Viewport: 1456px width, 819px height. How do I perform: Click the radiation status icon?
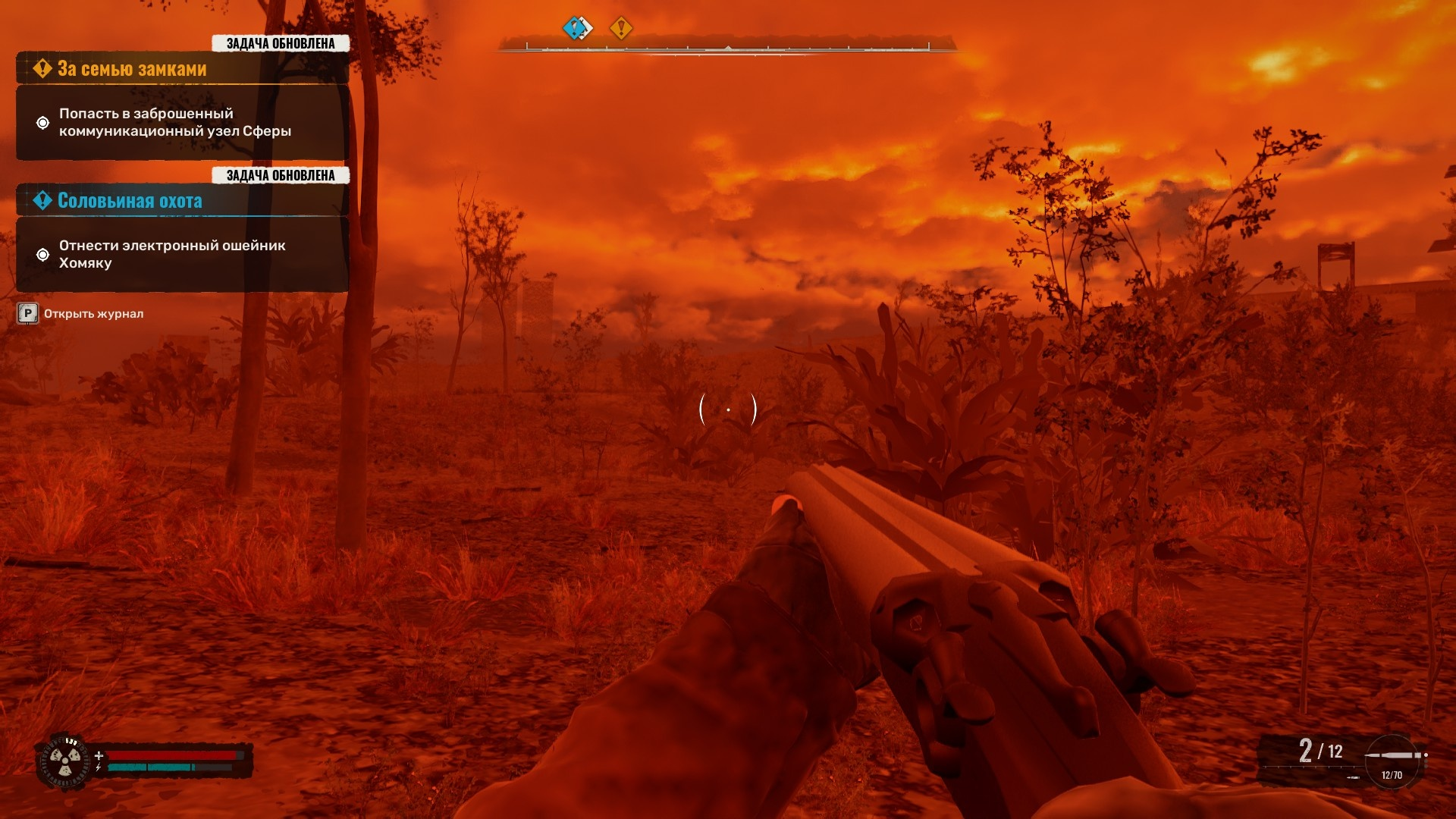[65, 760]
